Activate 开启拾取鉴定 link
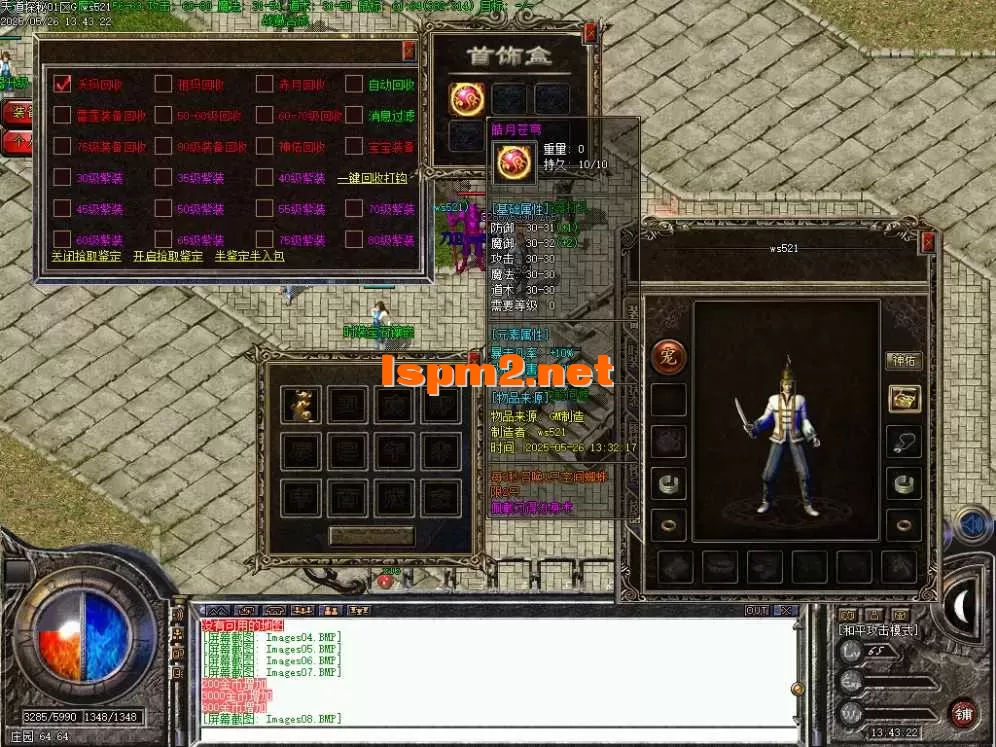 pos(168,256)
